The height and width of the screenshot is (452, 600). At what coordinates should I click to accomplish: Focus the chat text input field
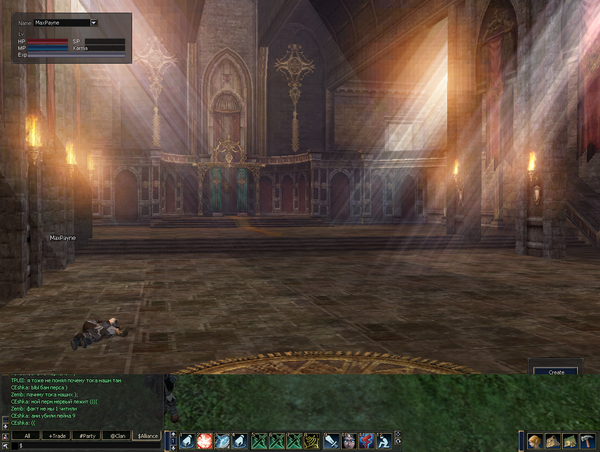(x=85, y=446)
